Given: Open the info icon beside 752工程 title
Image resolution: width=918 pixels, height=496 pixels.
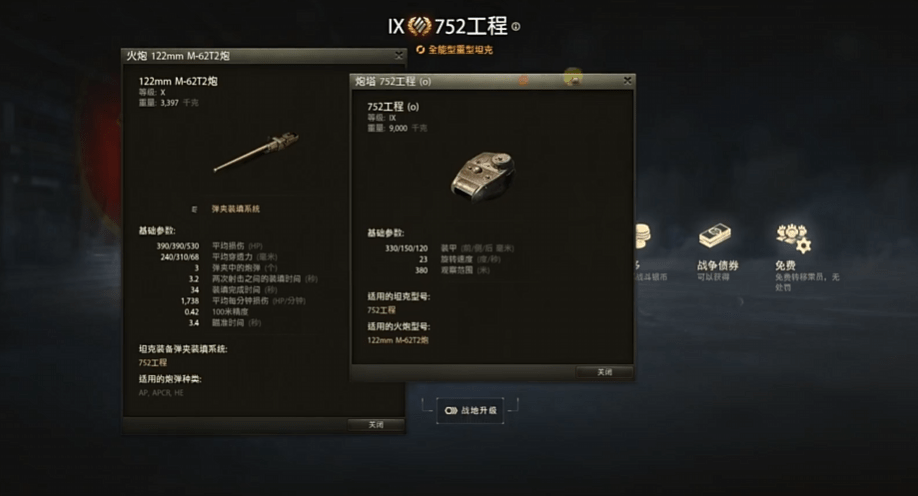Looking at the screenshot, I should (516, 27).
